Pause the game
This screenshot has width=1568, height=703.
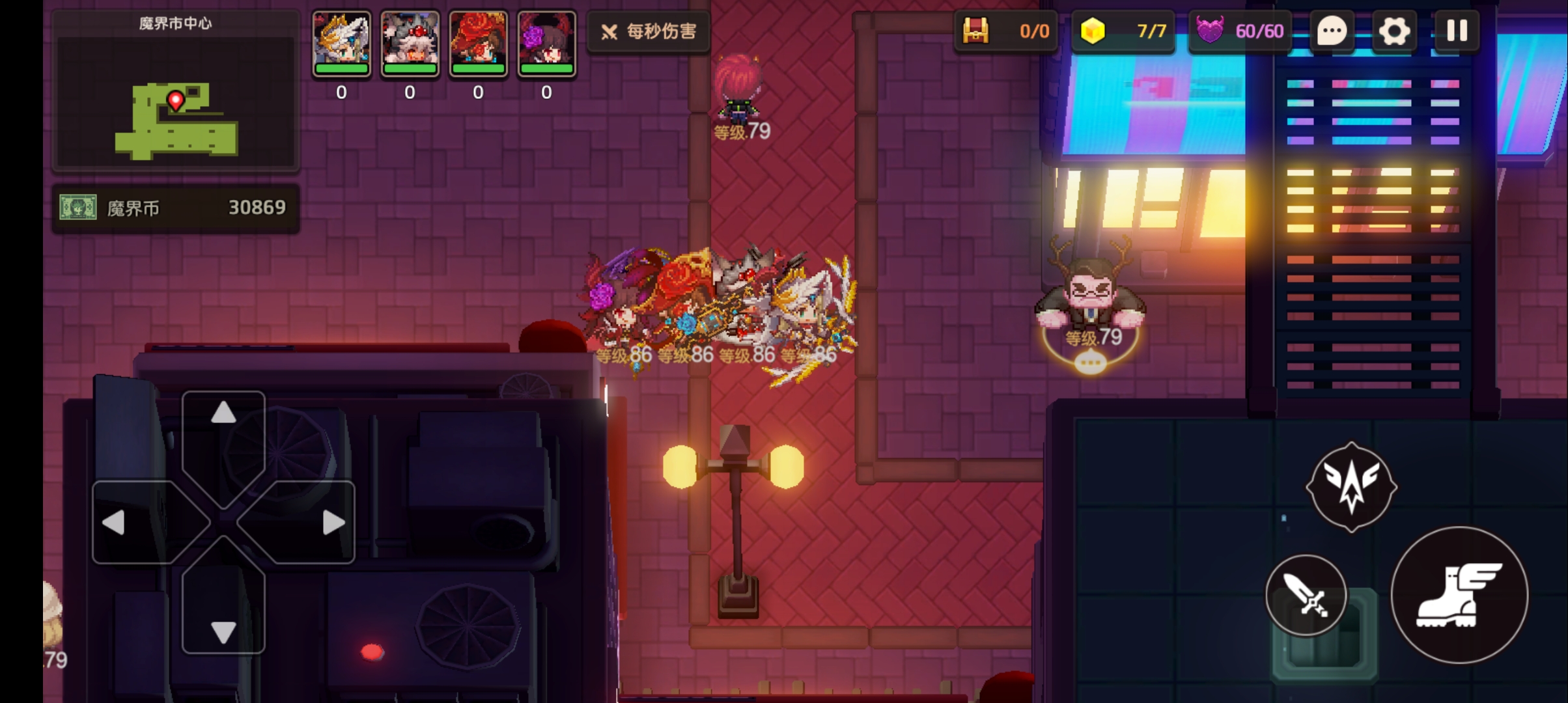point(1457,31)
